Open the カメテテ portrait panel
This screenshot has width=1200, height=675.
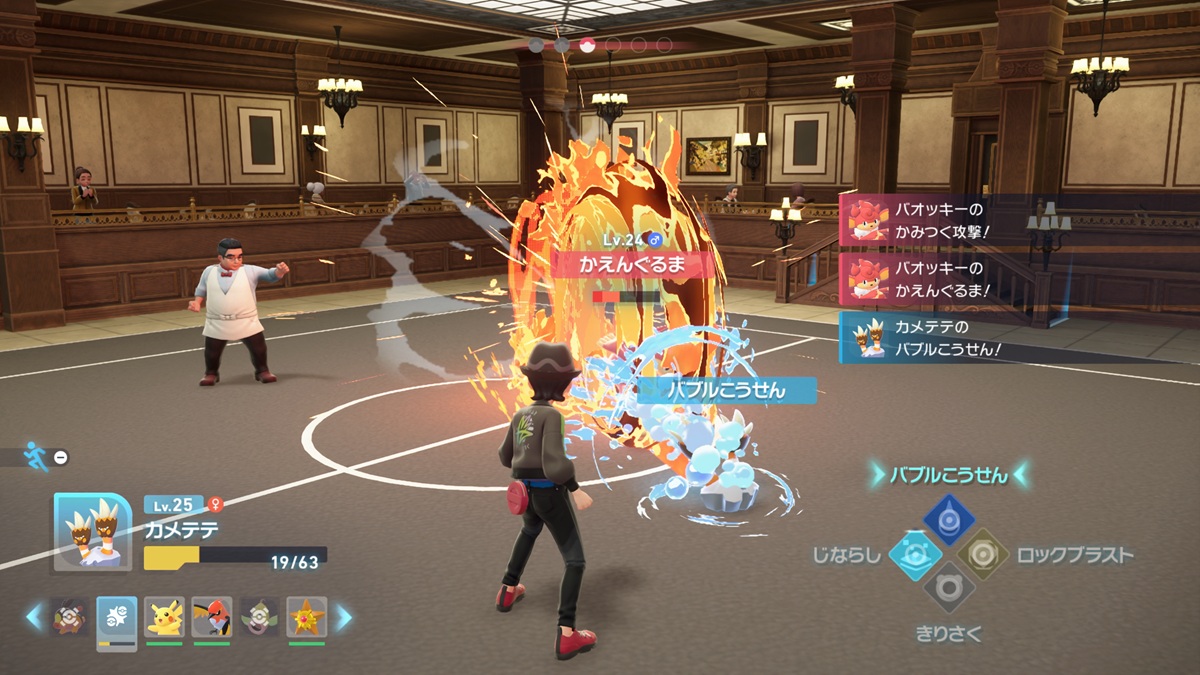tap(92, 532)
